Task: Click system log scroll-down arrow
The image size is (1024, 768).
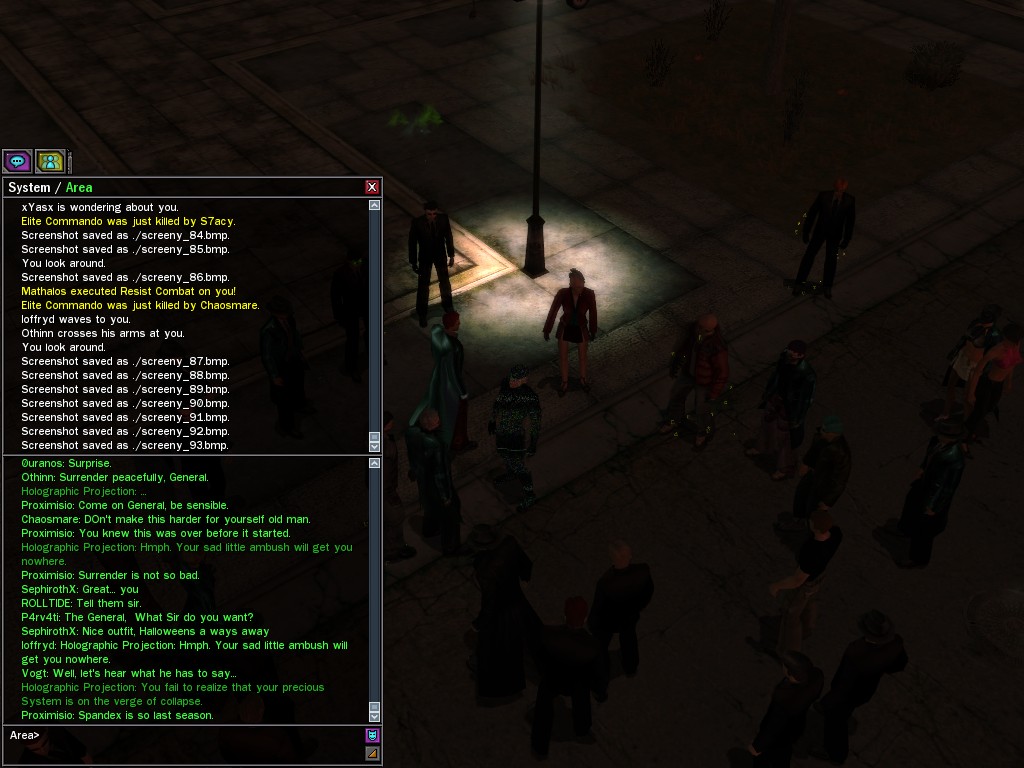Action: tap(375, 447)
